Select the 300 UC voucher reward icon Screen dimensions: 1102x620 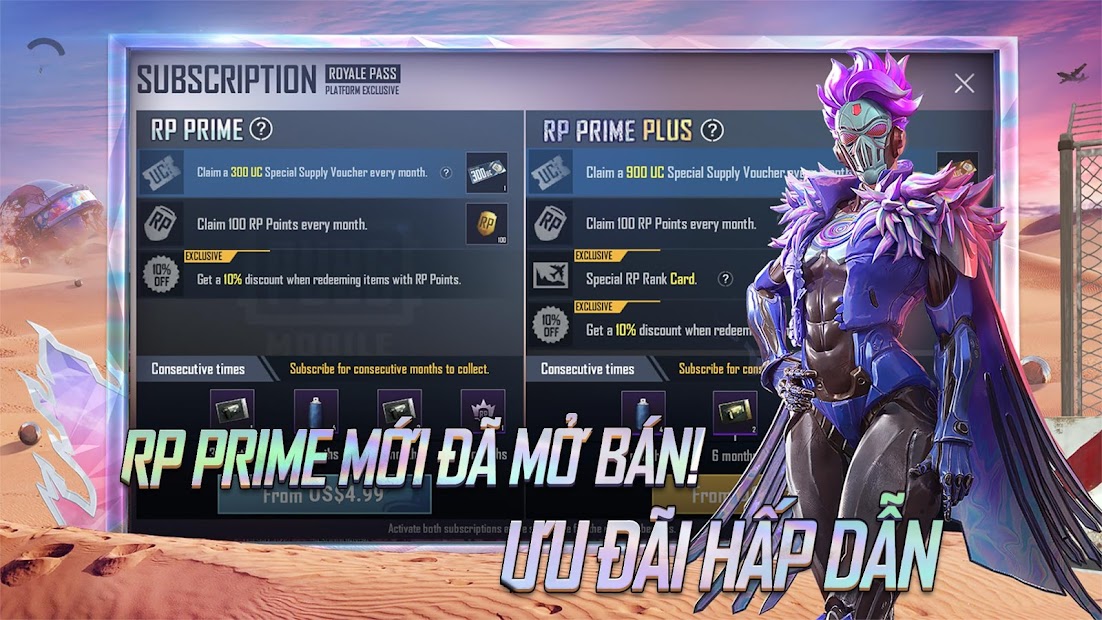pyautogui.click(x=486, y=173)
